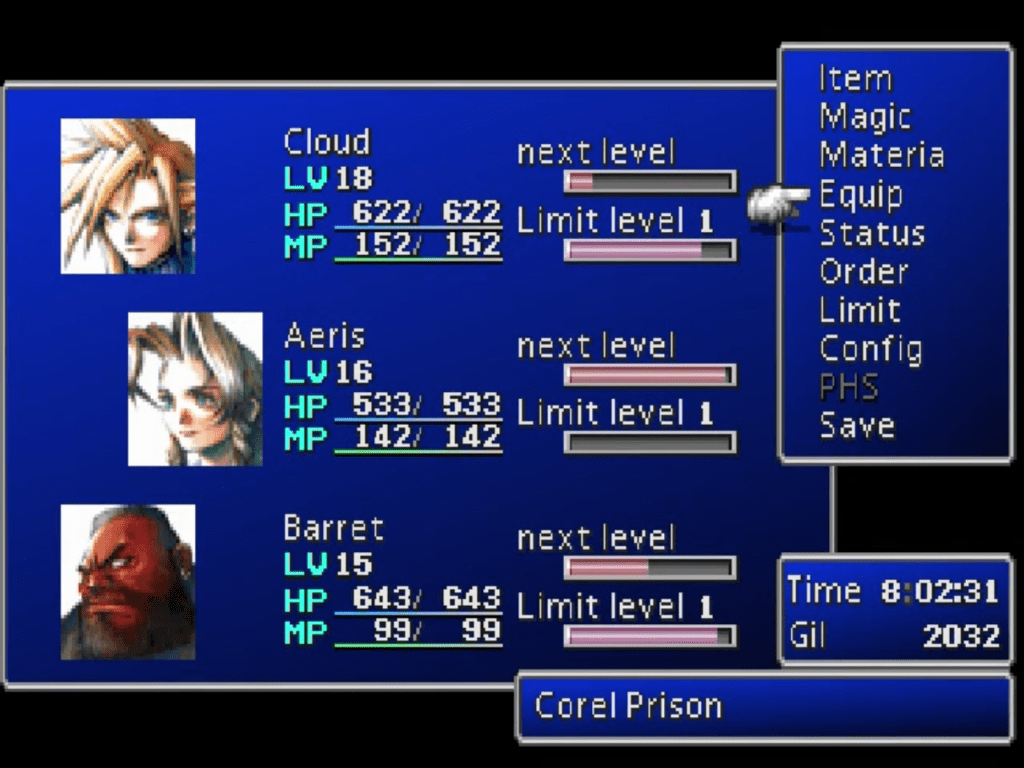Open the Item menu
The image size is (1024, 768).
point(855,78)
